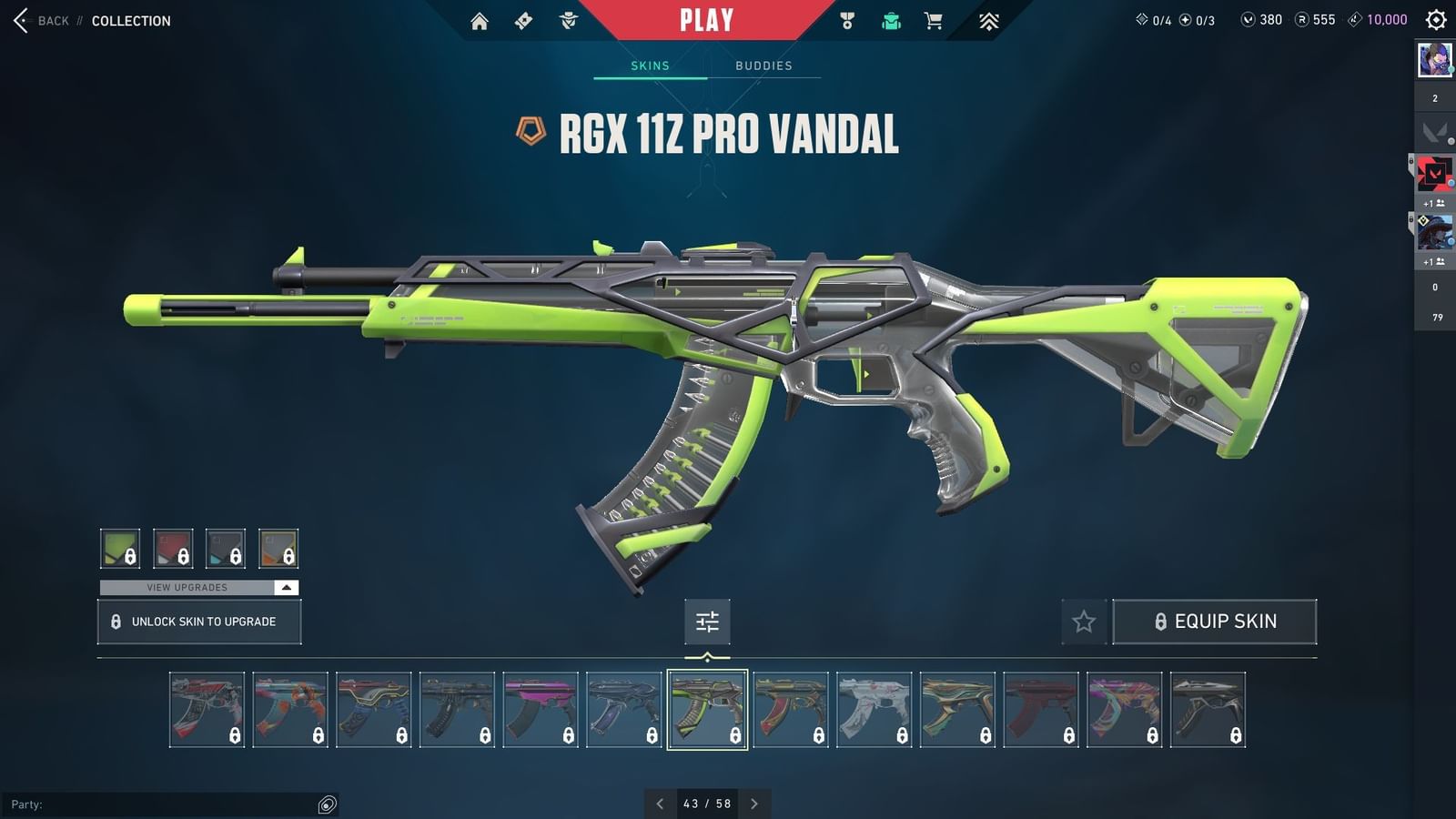Select the Agents icon in top bar
1456x819 pixels.
[569, 19]
